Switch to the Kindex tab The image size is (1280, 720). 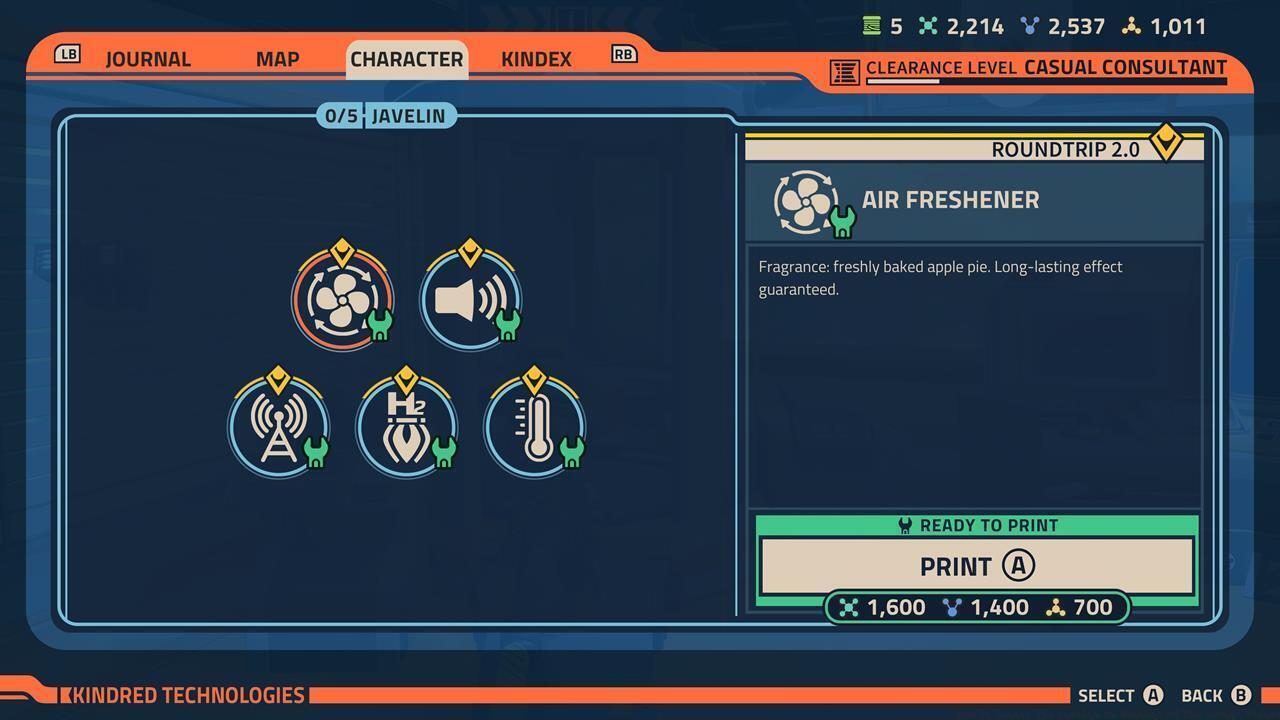536,59
